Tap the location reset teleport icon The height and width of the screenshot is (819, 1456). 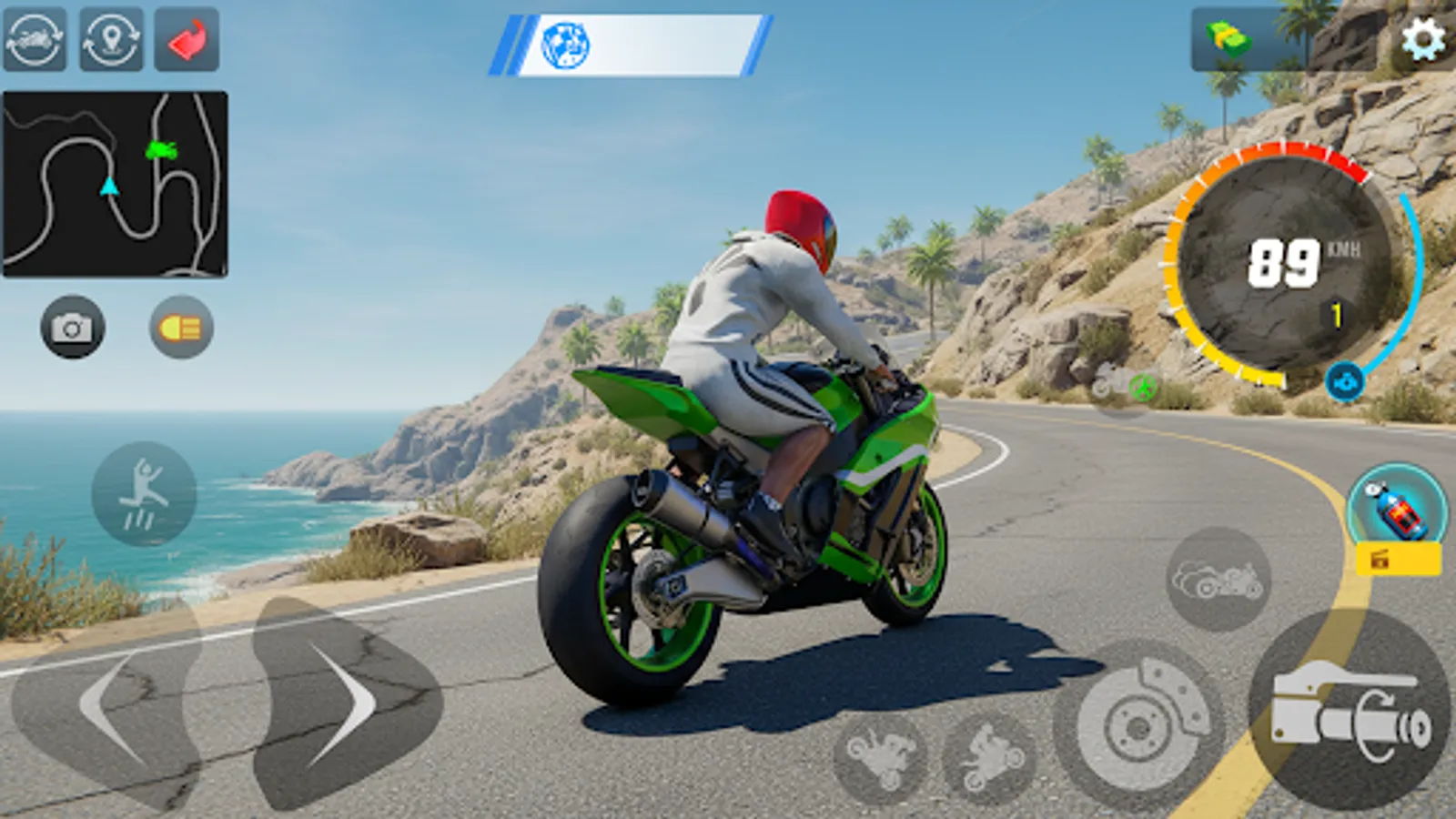(111, 40)
